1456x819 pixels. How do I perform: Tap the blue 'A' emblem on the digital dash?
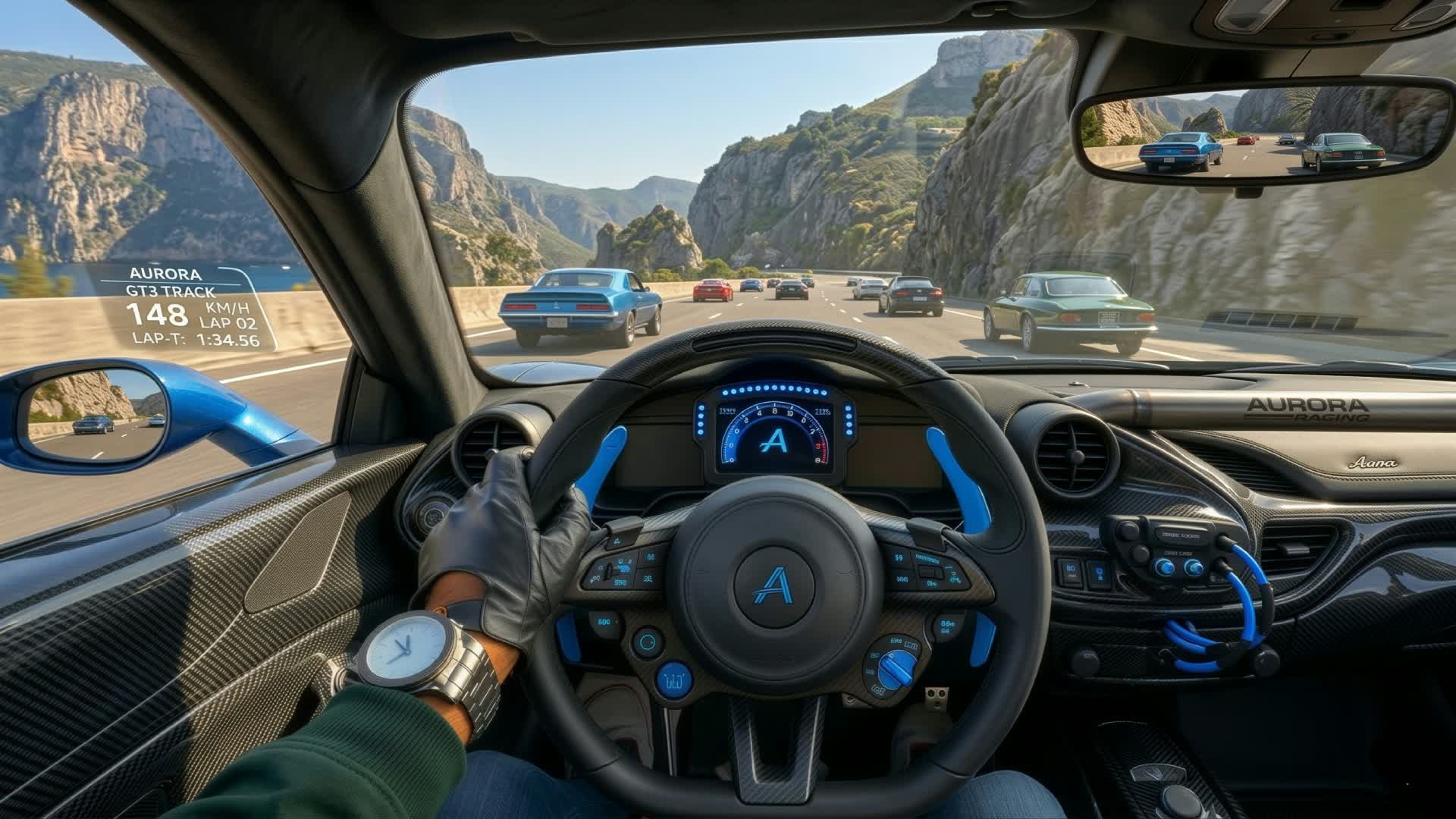[773, 444]
